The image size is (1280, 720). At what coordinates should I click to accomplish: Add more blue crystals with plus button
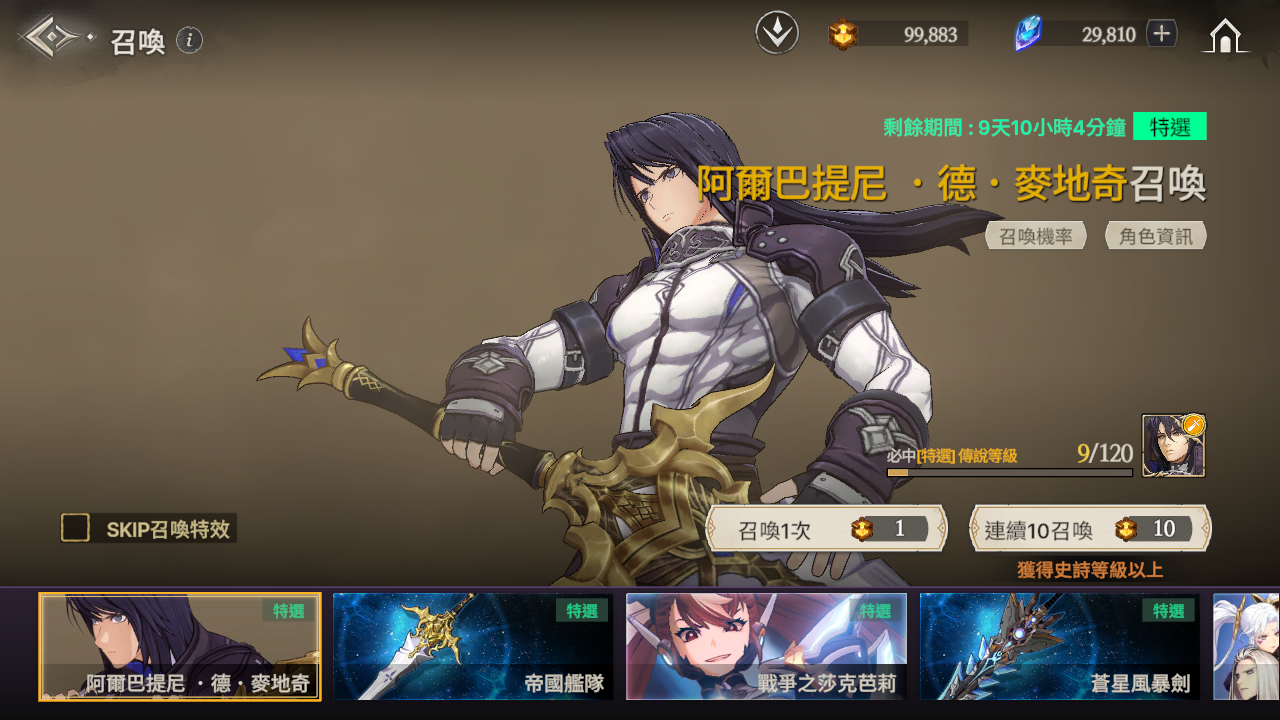point(1161,34)
